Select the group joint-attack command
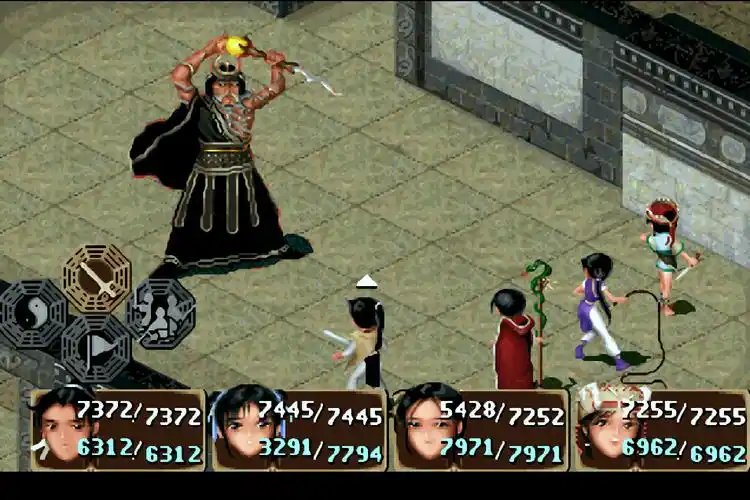 tap(161, 312)
